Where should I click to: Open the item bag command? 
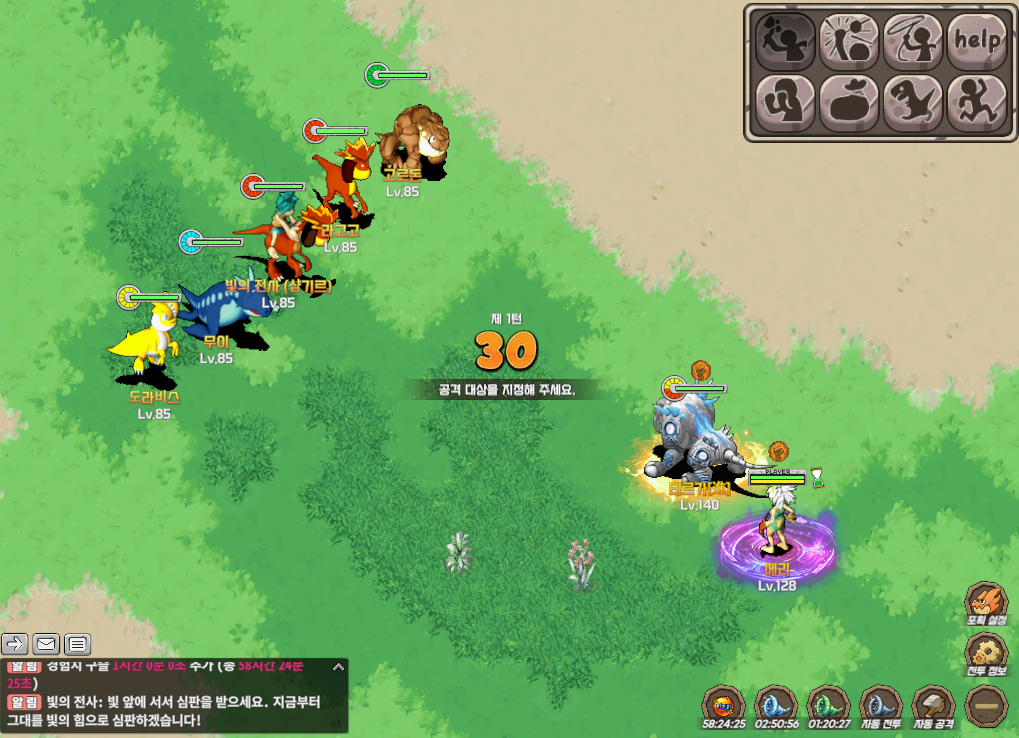[x=849, y=102]
